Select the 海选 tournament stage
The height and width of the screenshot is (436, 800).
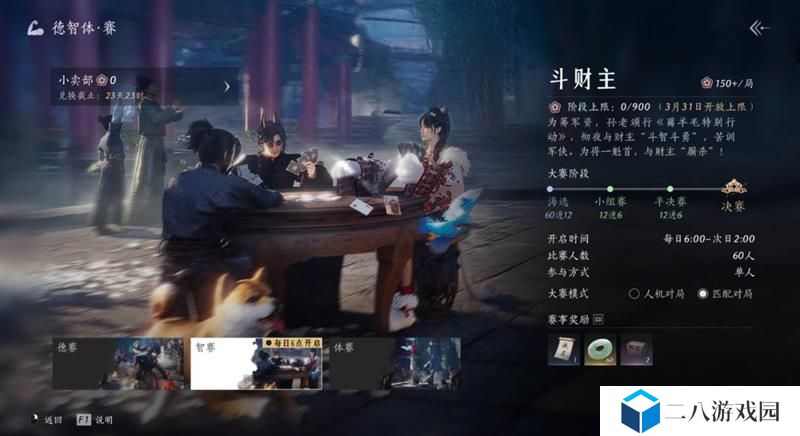click(x=558, y=204)
